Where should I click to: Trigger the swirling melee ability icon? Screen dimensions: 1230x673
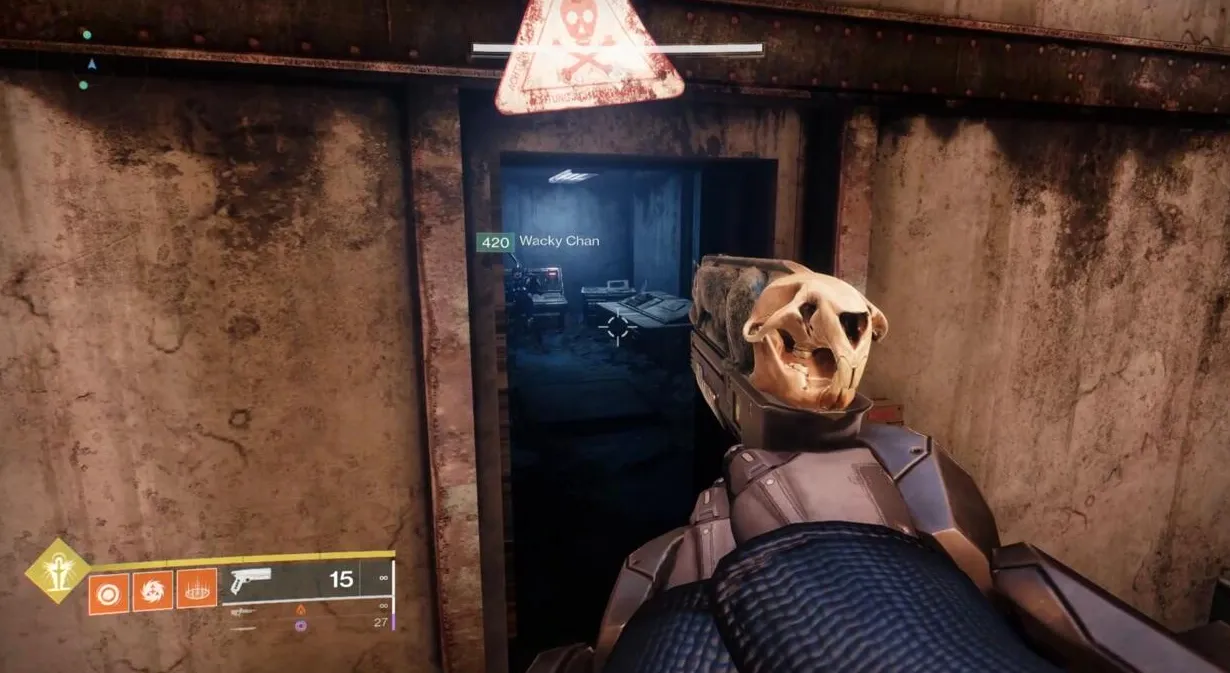click(x=153, y=591)
